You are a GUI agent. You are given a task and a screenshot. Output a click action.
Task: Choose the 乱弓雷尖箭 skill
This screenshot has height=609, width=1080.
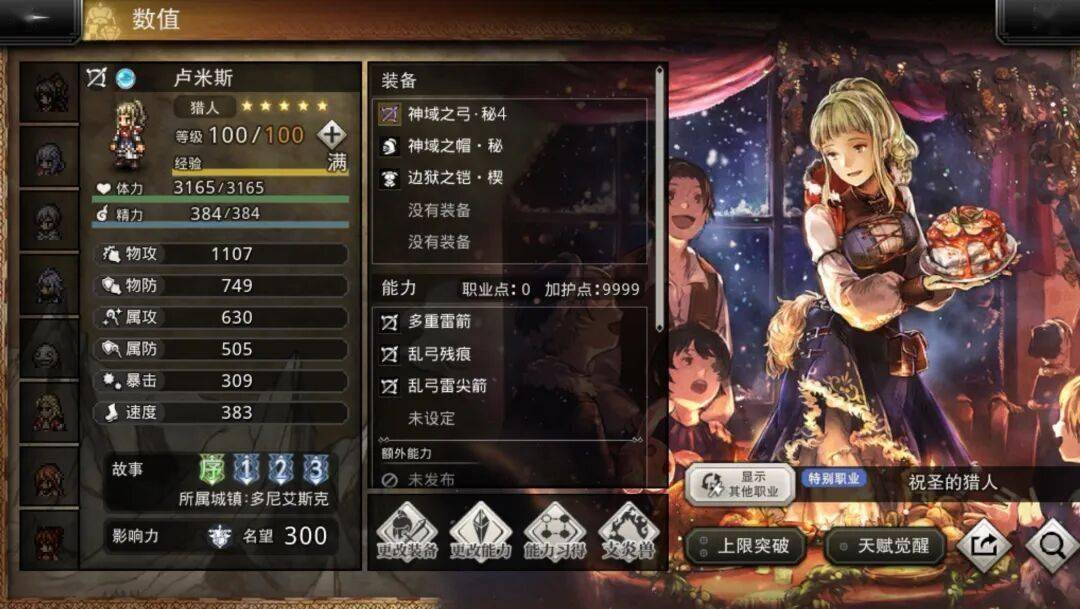point(510,386)
